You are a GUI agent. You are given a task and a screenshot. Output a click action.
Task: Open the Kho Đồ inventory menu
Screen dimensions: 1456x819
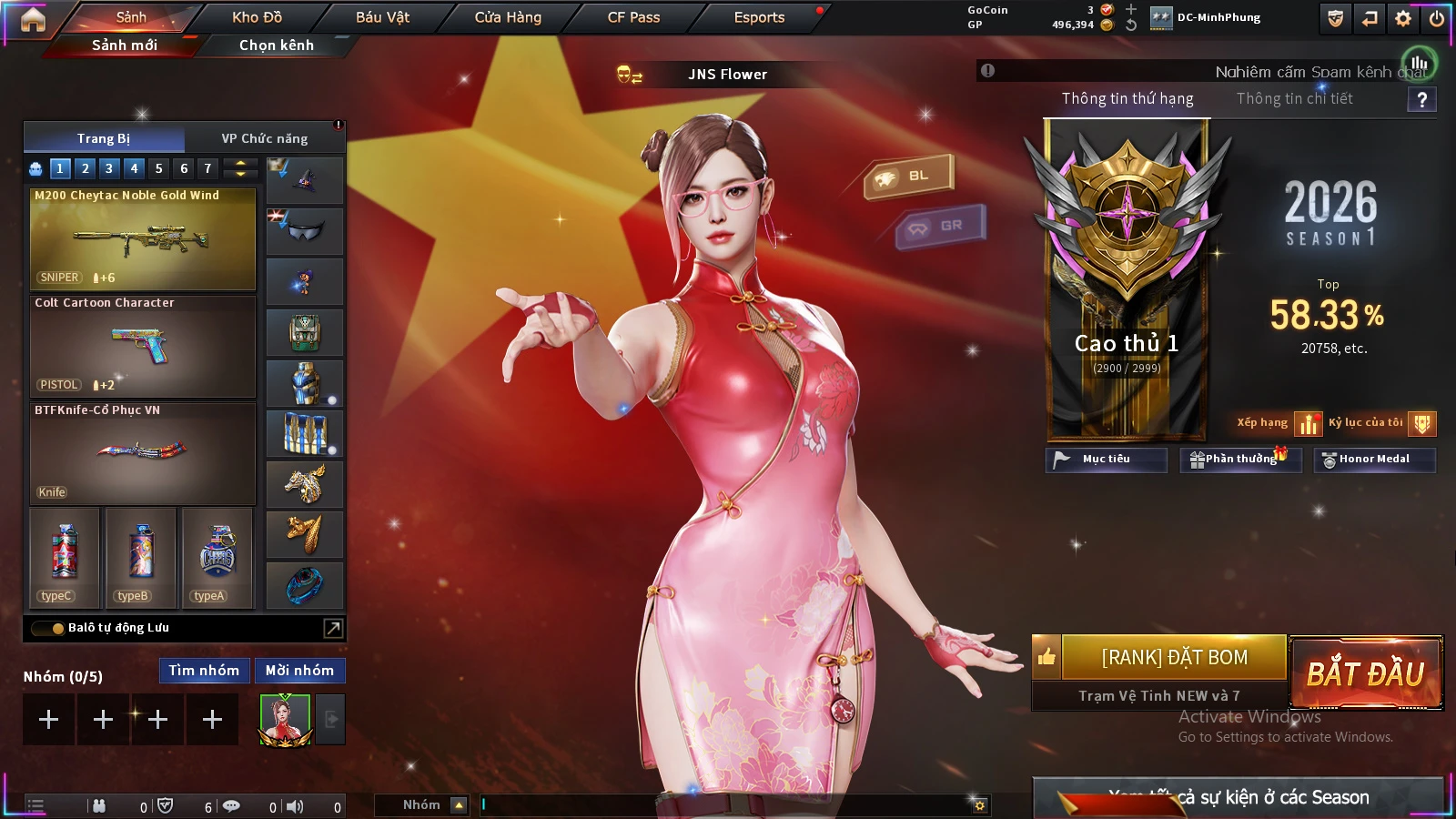click(x=257, y=17)
